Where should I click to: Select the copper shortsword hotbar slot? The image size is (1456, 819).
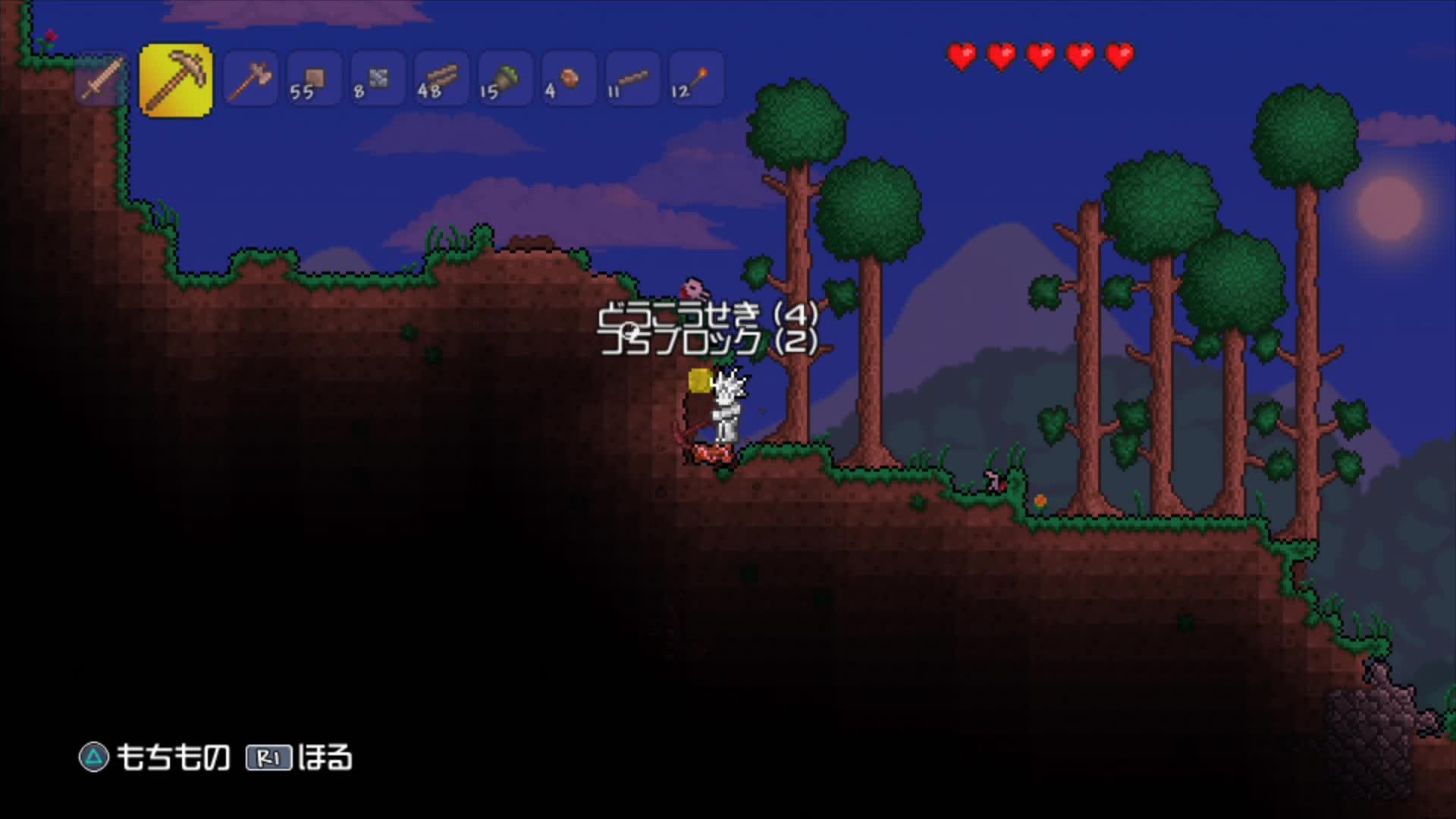[x=102, y=80]
